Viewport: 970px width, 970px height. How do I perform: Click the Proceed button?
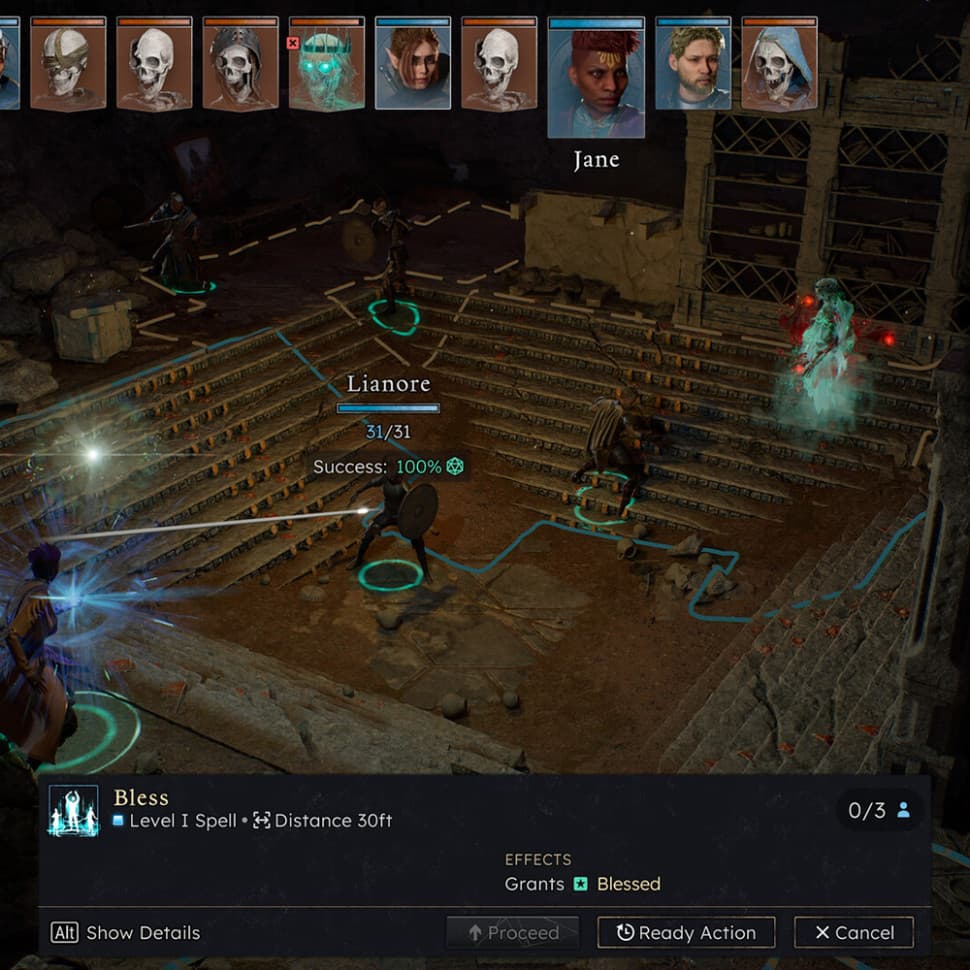[512, 933]
